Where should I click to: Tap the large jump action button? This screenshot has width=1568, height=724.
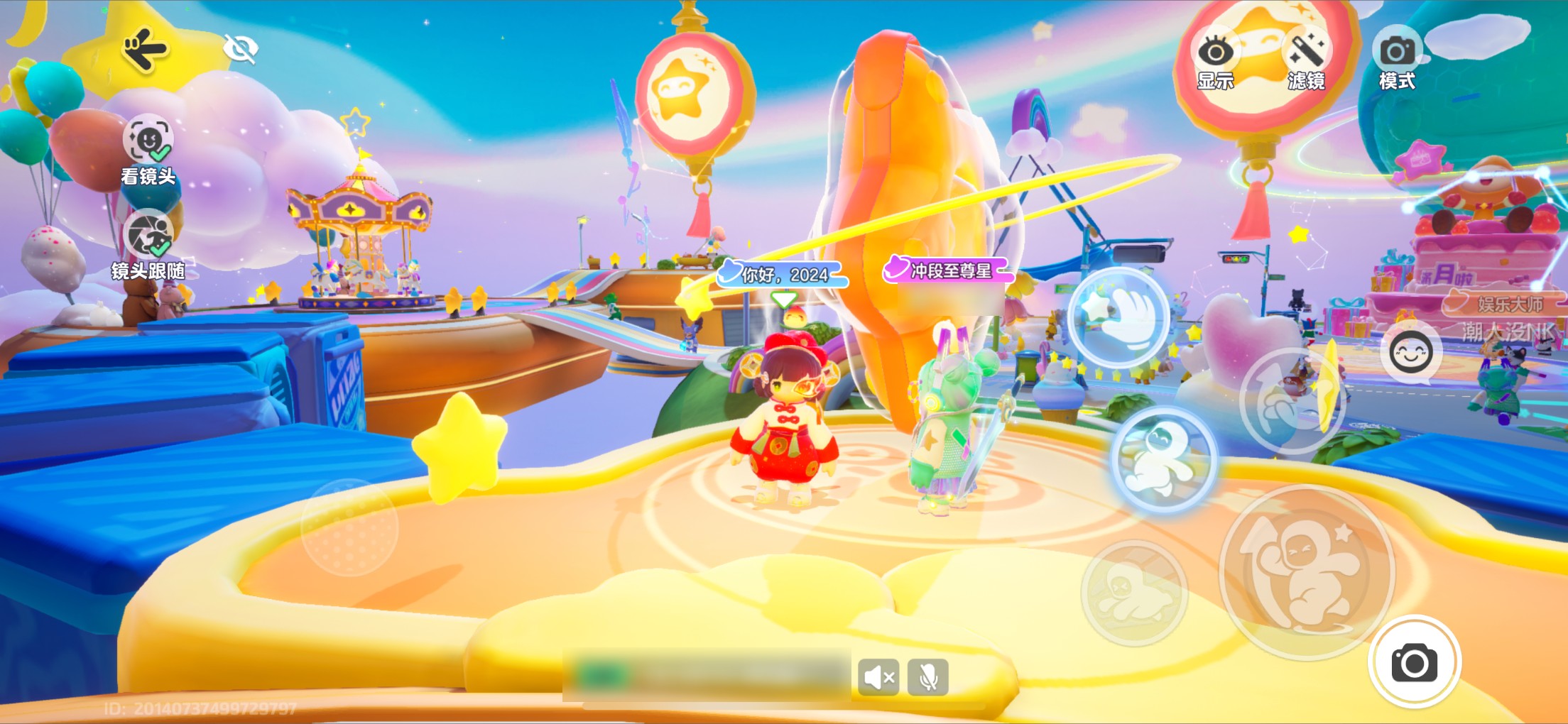pos(1307,573)
